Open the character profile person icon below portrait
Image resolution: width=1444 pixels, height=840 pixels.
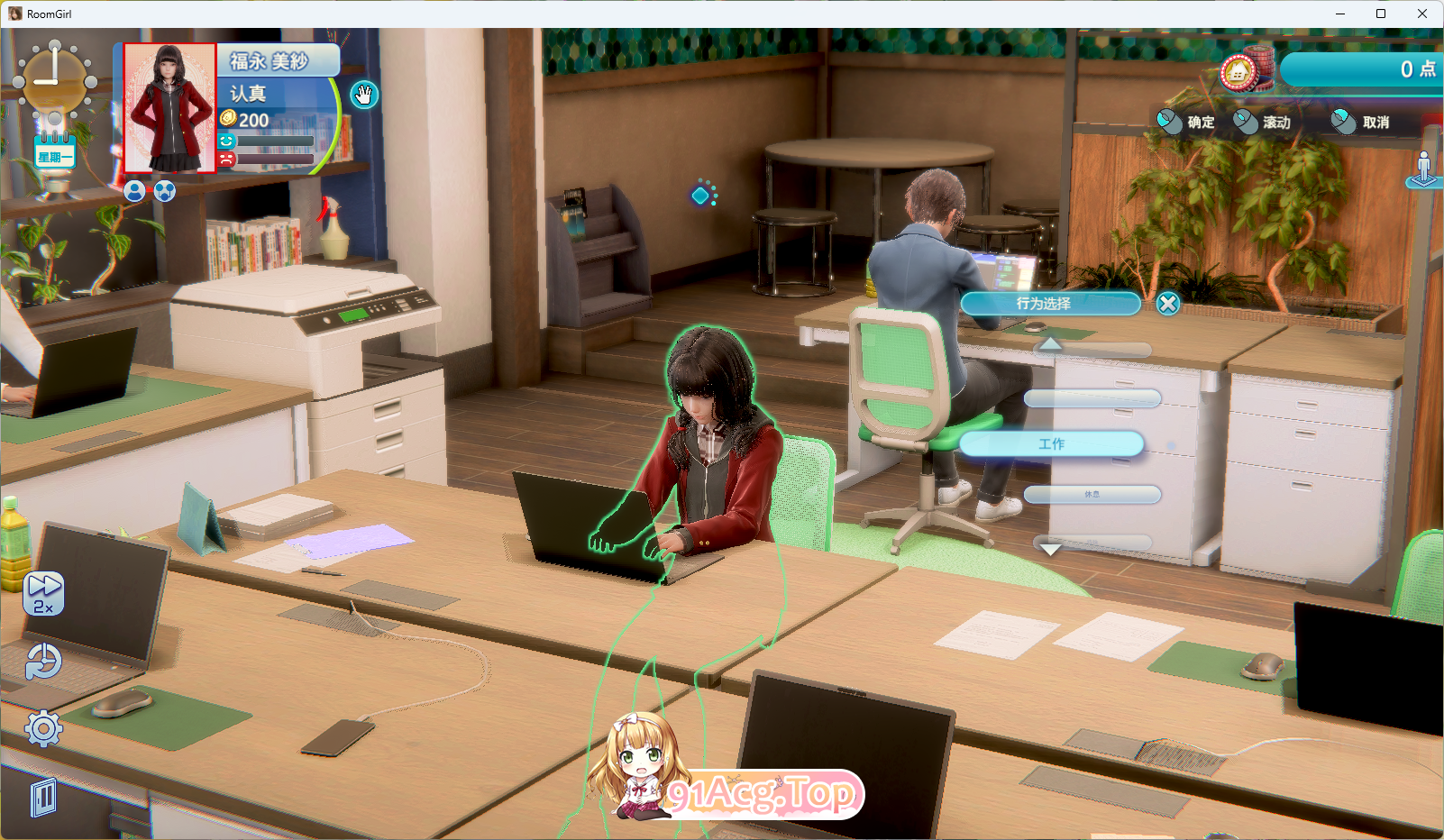[x=135, y=191]
